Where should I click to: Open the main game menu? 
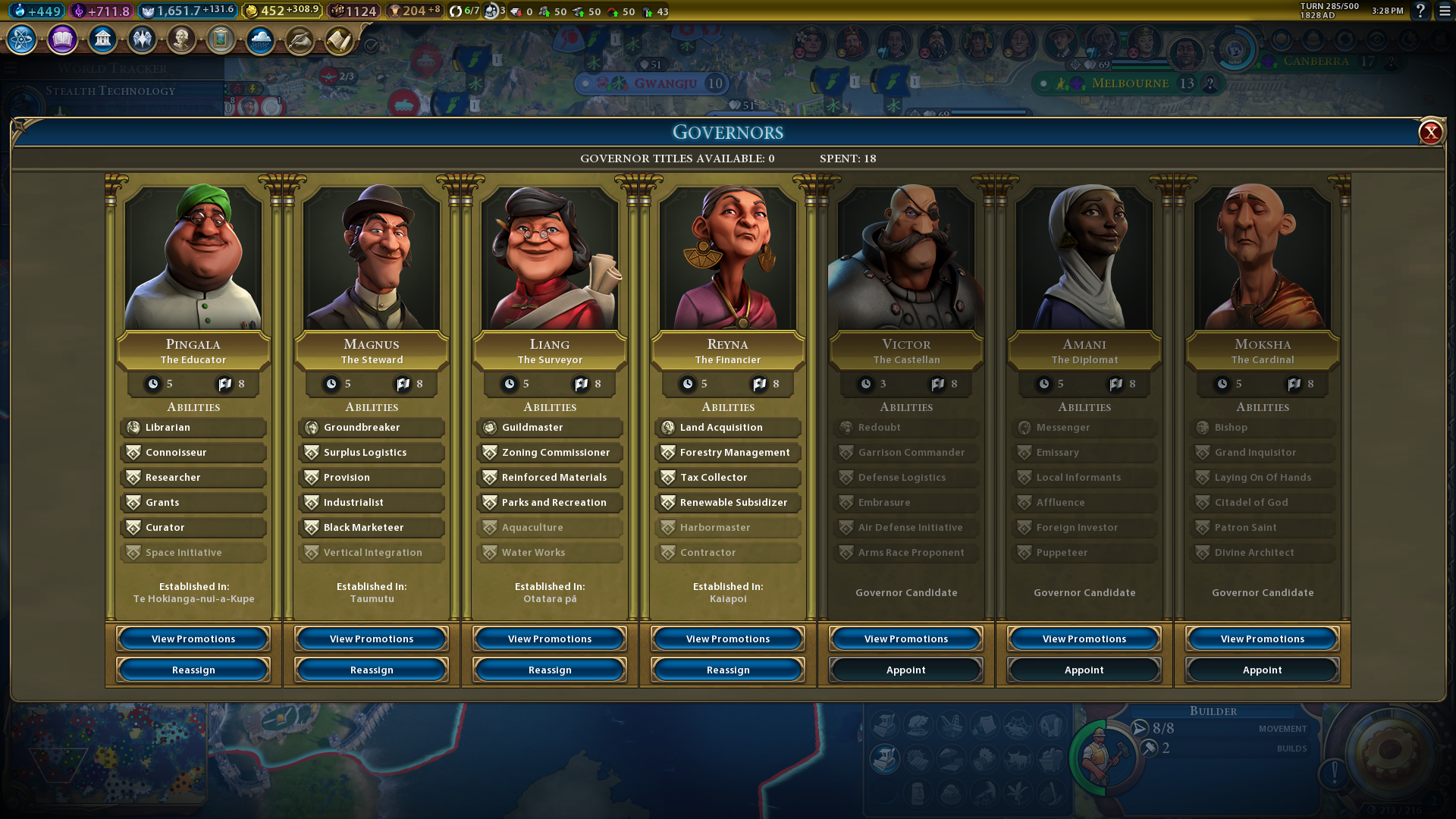pyautogui.click(x=1445, y=11)
